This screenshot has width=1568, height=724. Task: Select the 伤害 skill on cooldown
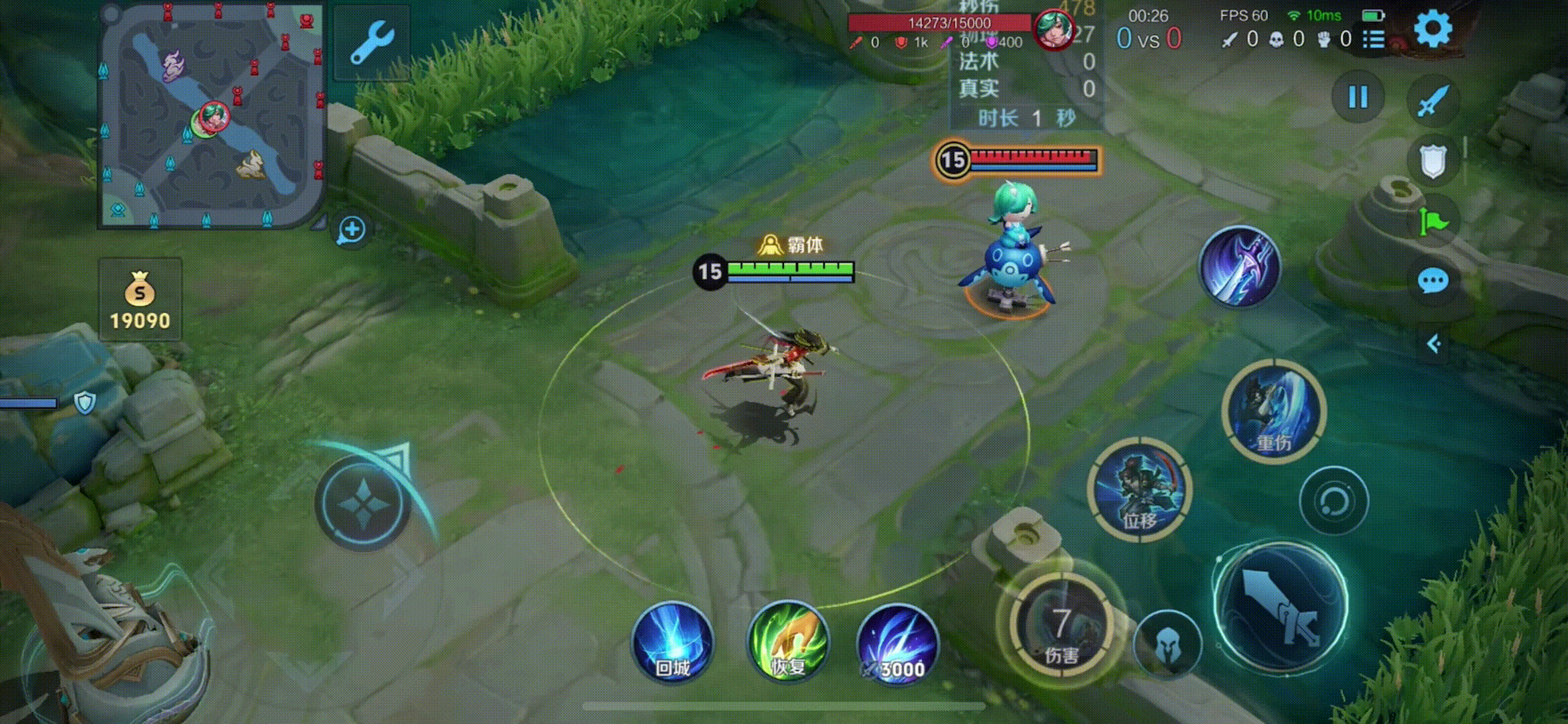tap(1061, 629)
